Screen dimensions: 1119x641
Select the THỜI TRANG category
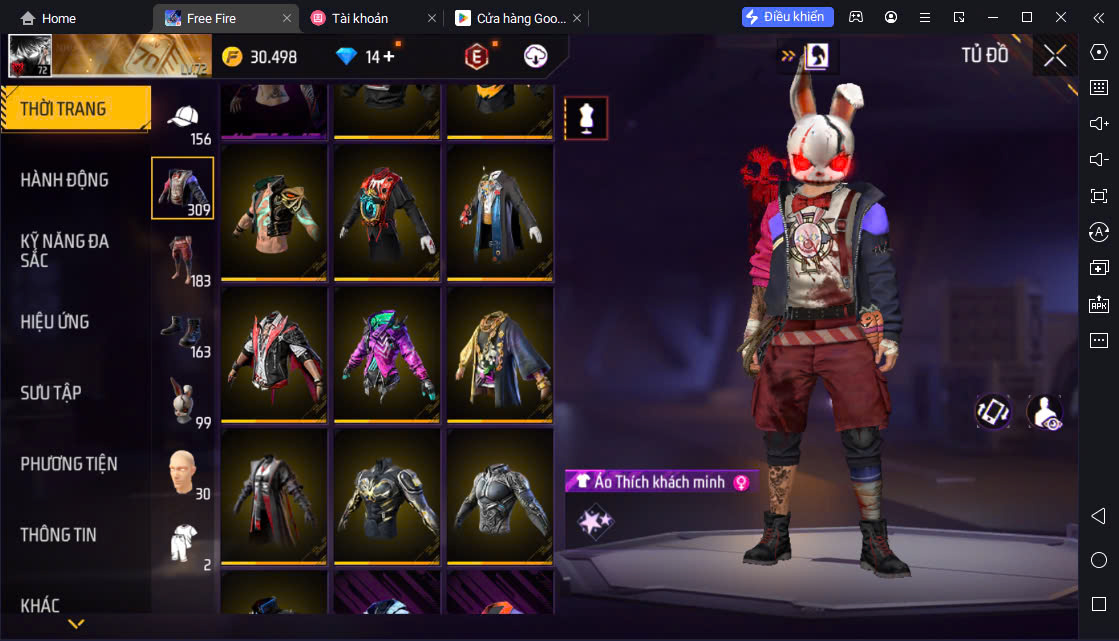(x=64, y=109)
